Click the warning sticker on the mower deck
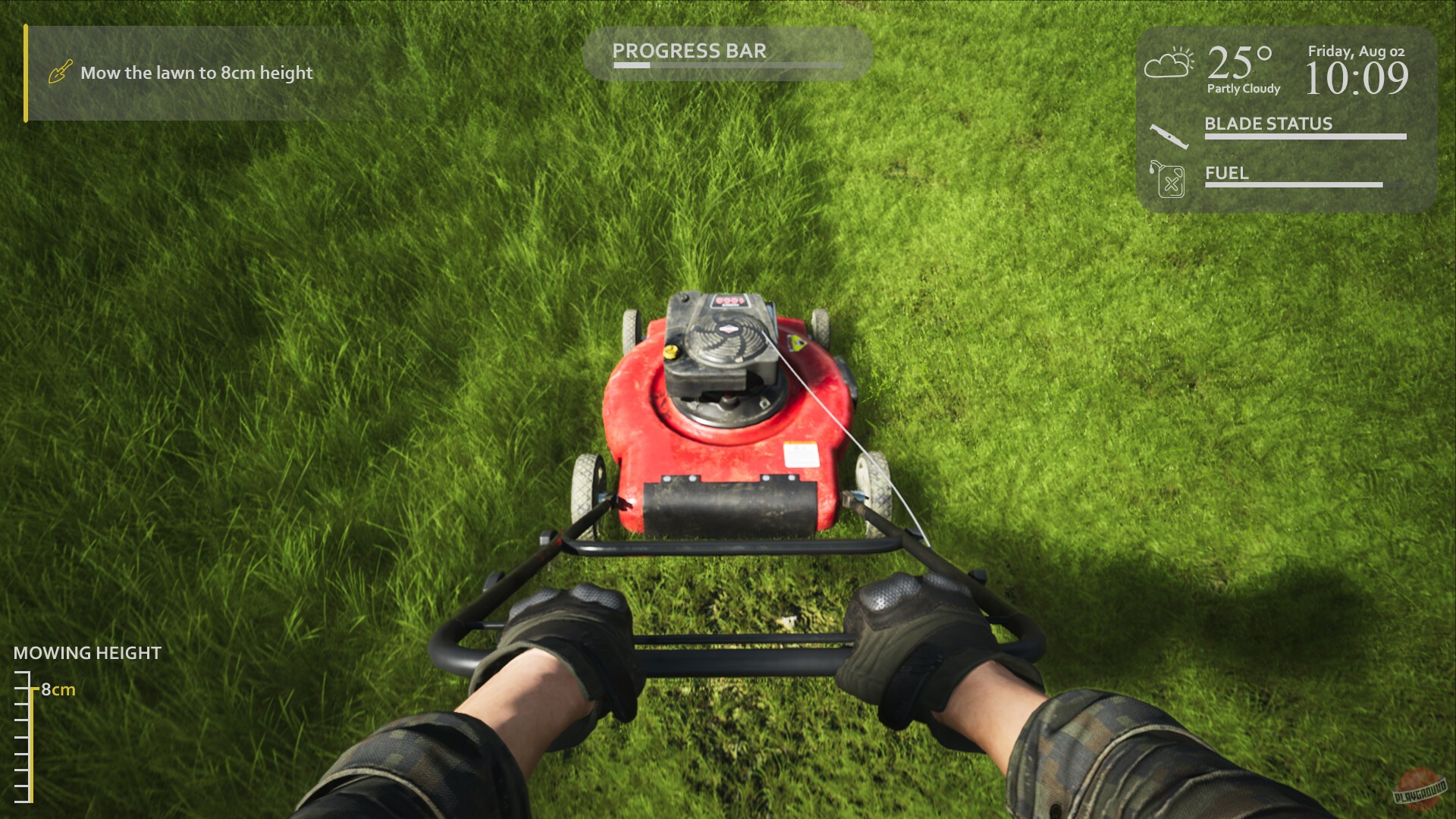The image size is (1456, 819). pyautogui.click(x=800, y=453)
